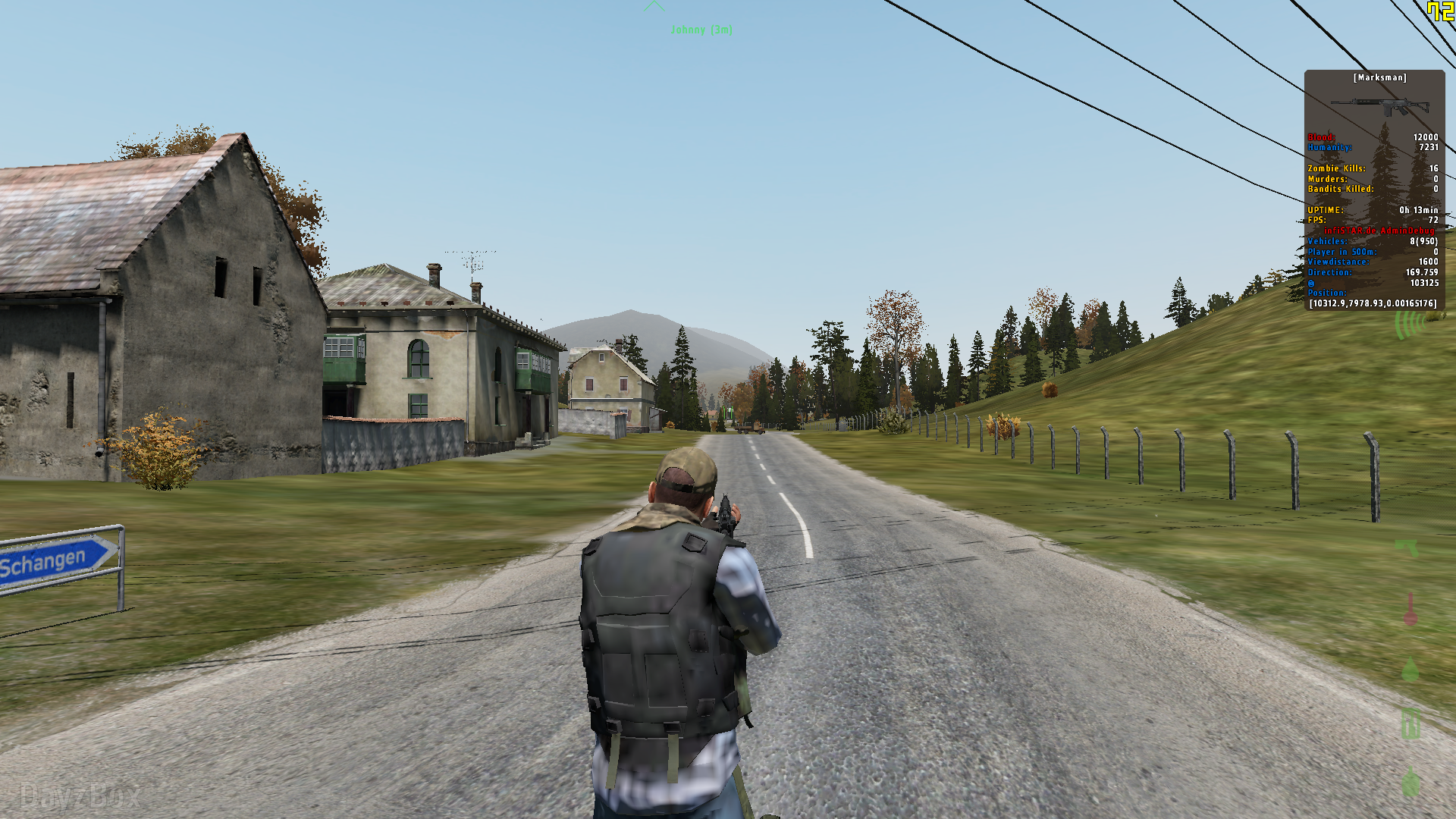The image size is (1456, 819).
Task: Select the food status icon
Action: [x=1410, y=722]
